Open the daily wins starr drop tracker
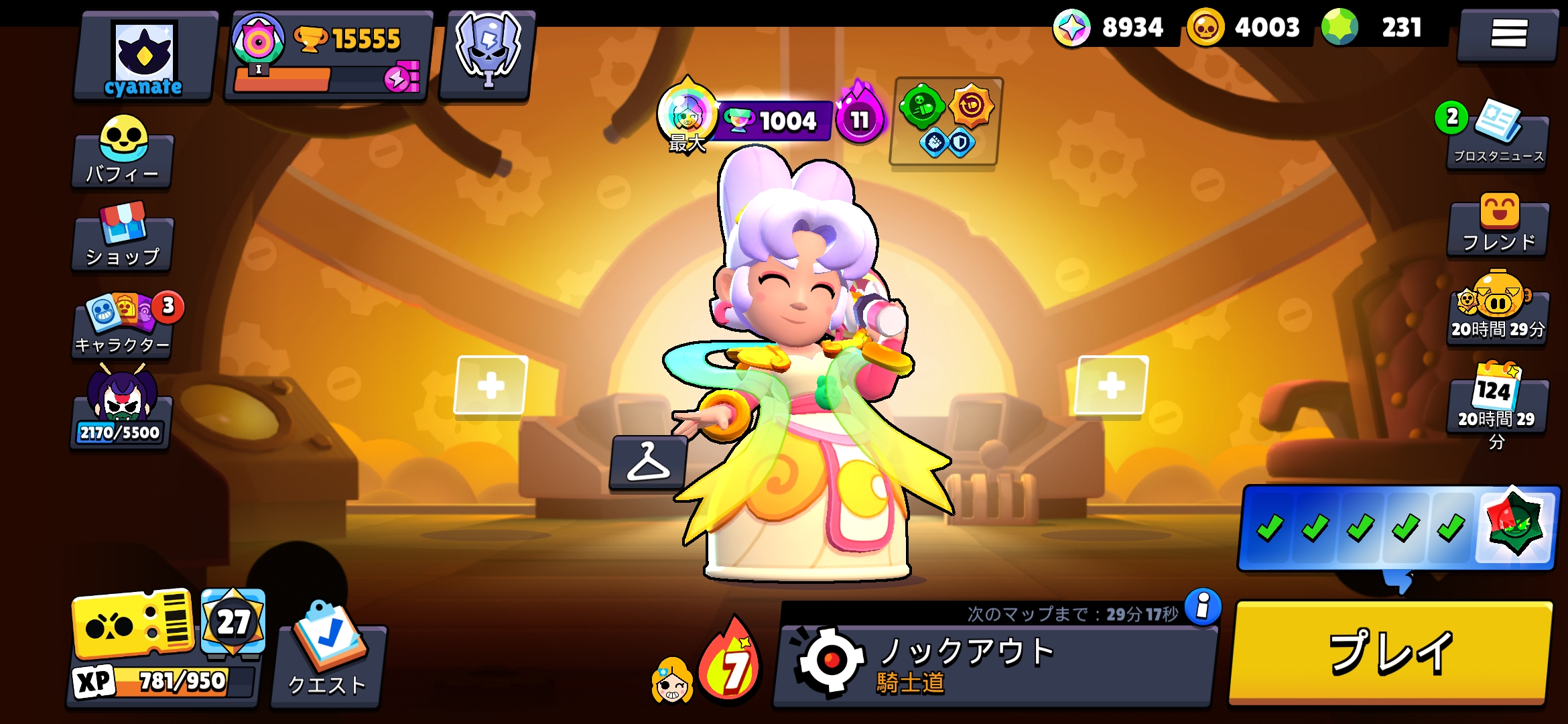The width and height of the screenshot is (1568, 724). (1399, 528)
